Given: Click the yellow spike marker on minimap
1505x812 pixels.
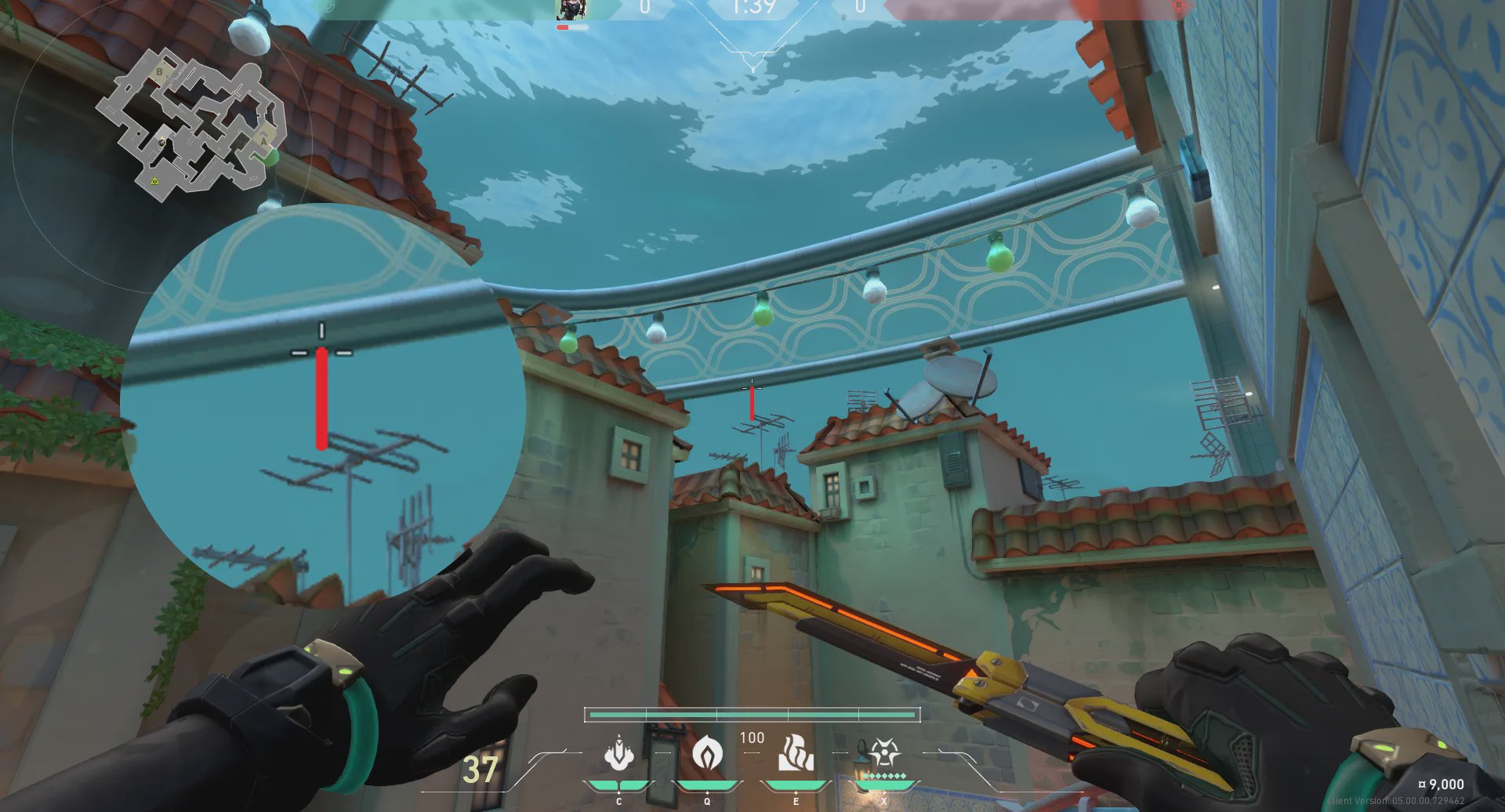Looking at the screenshot, I should tap(155, 181).
